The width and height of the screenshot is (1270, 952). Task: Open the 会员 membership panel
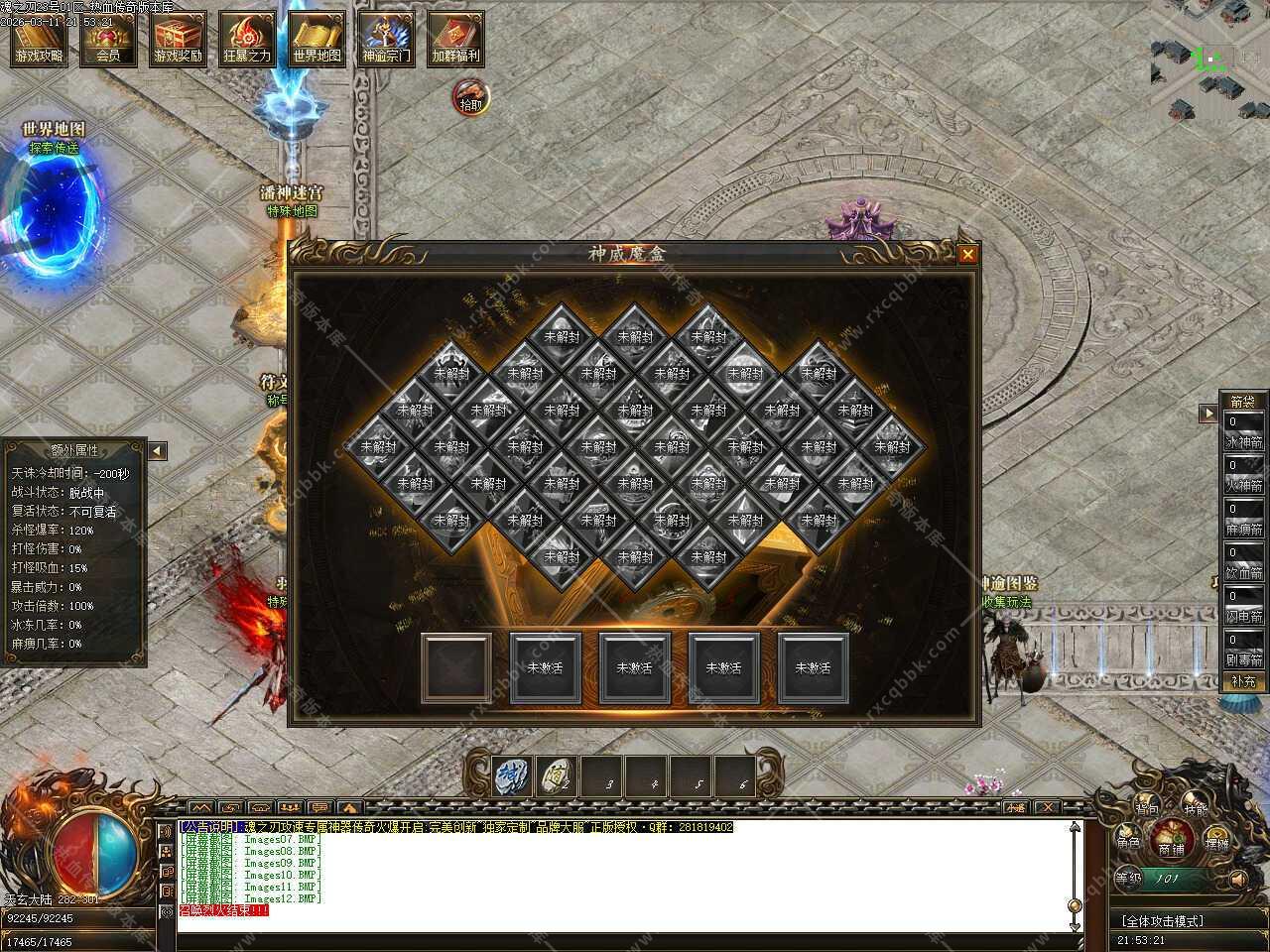coord(108,39)
